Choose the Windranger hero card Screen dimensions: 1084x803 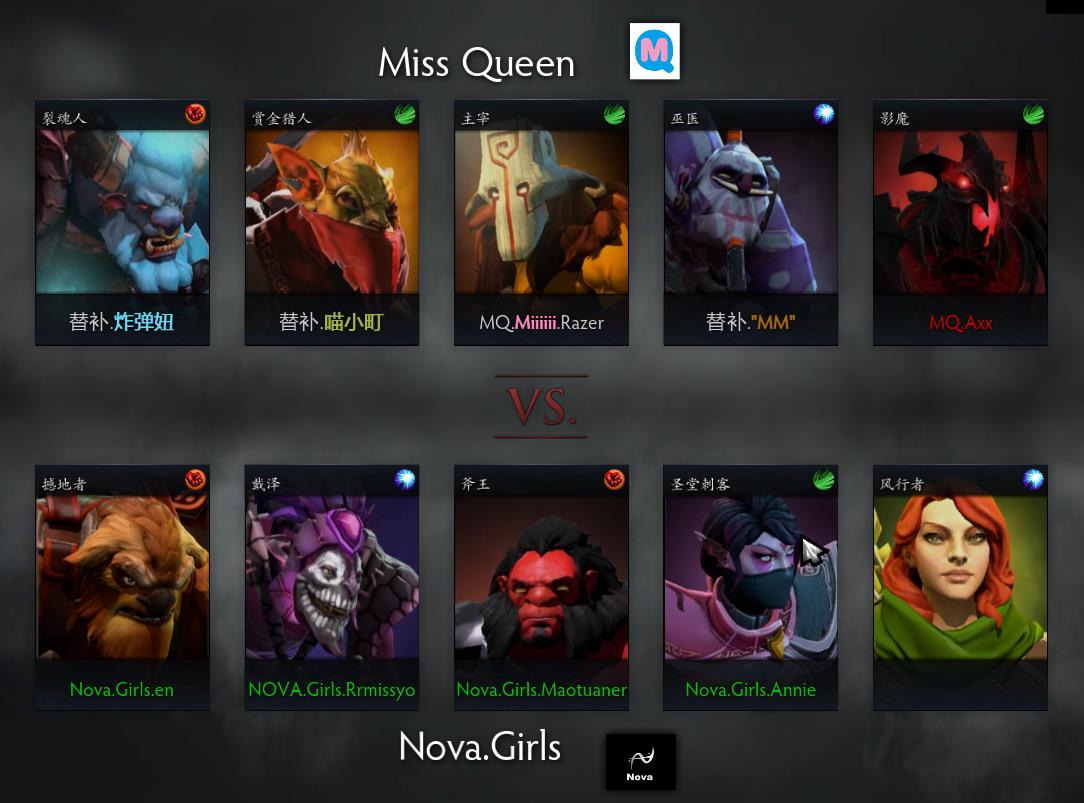(960, 587)
